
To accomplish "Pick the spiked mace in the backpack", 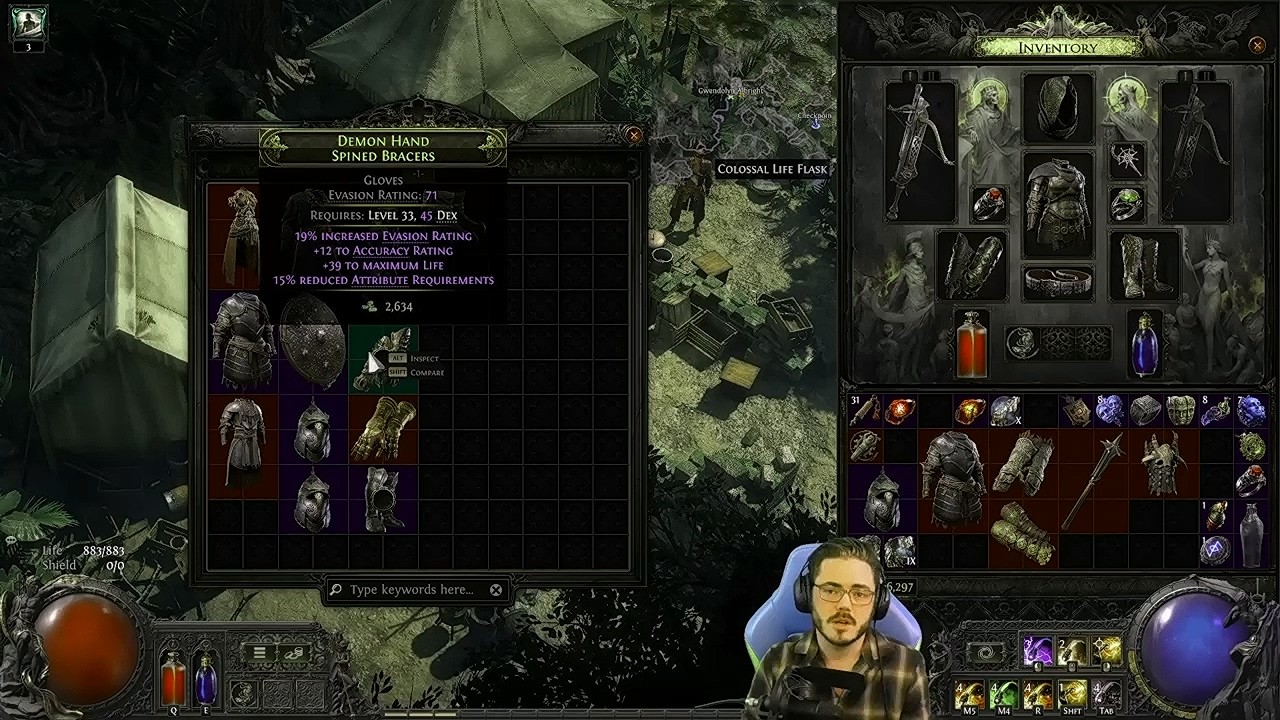I will pyautogui.click(x=1092, y=481).
